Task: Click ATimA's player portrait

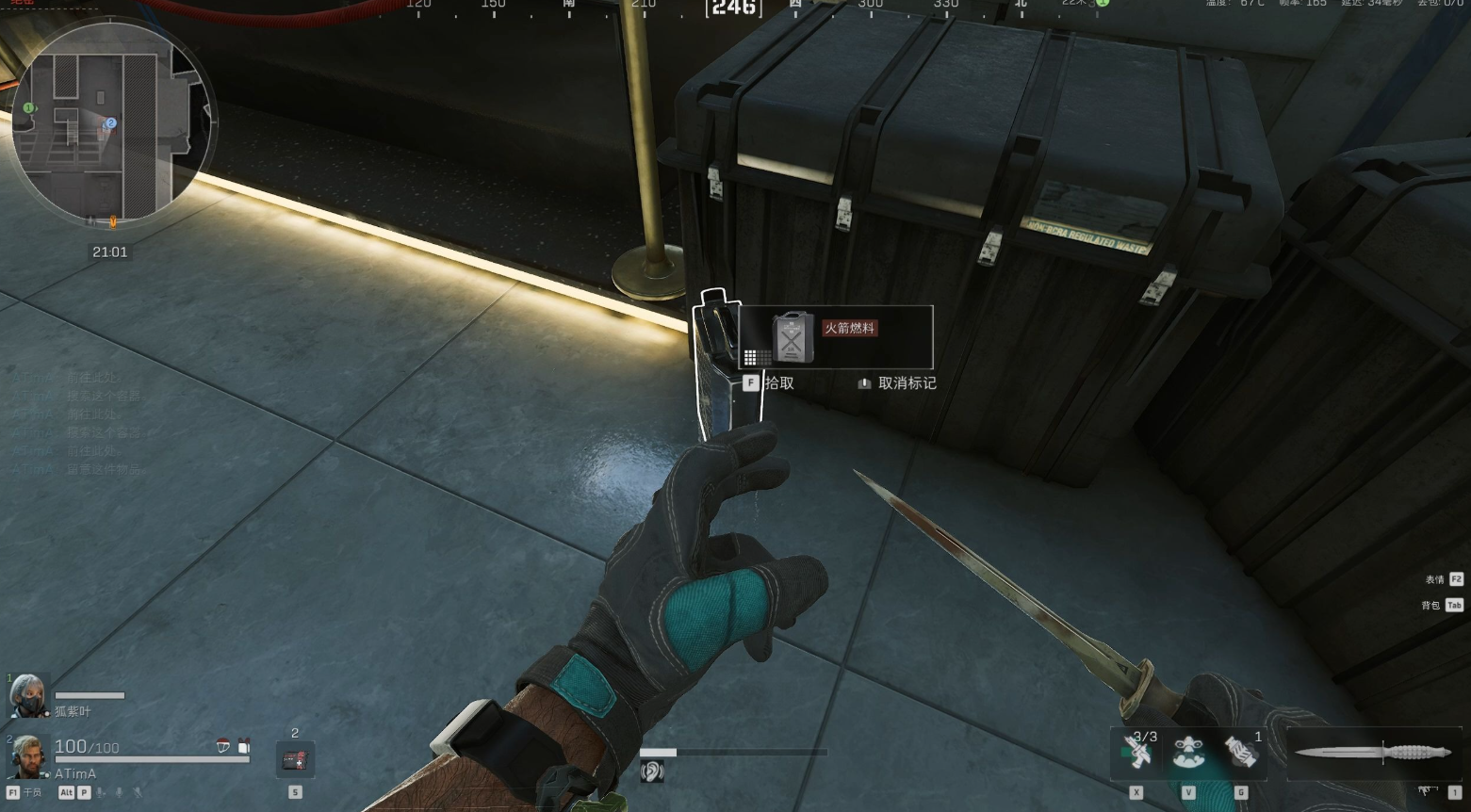Action: (x=25, y=756)
